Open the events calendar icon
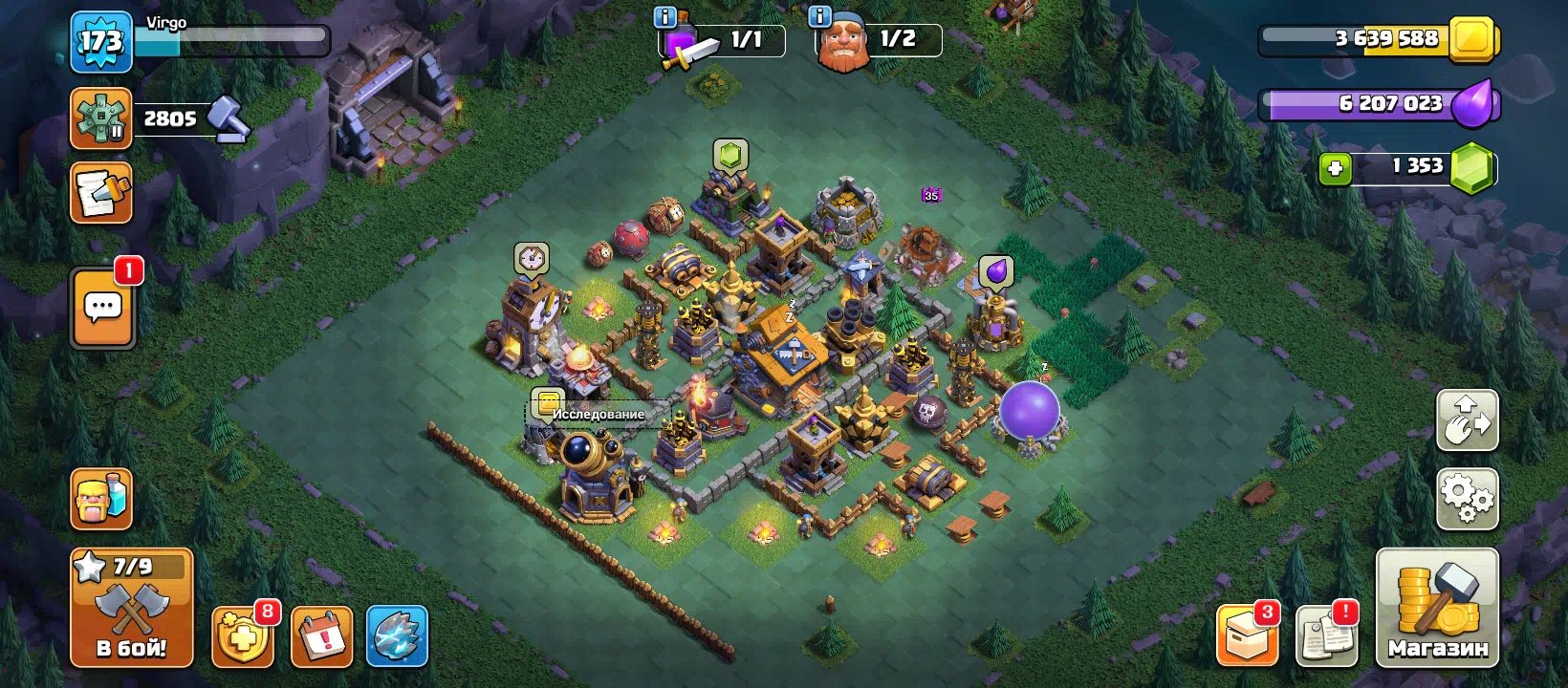This screenshot has height=688, width=1568. tap(322, 635)
